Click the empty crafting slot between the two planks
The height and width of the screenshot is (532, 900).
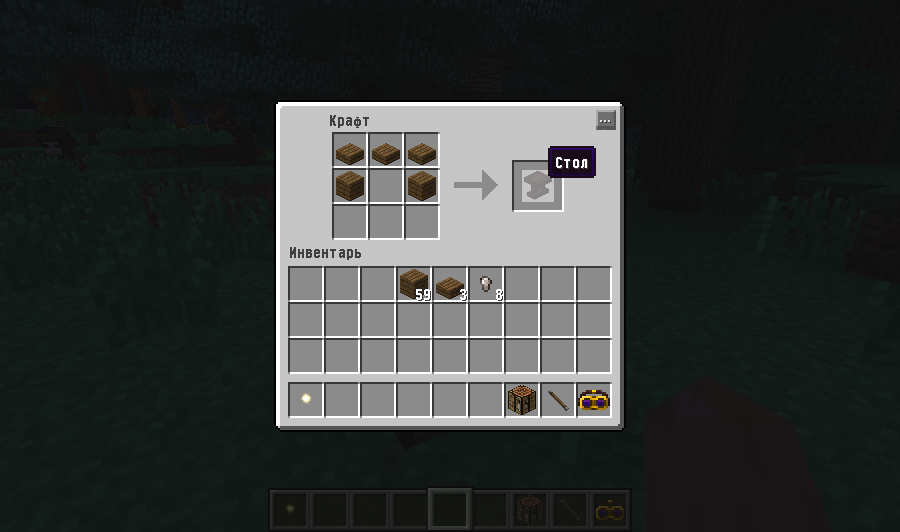(386, 186)
